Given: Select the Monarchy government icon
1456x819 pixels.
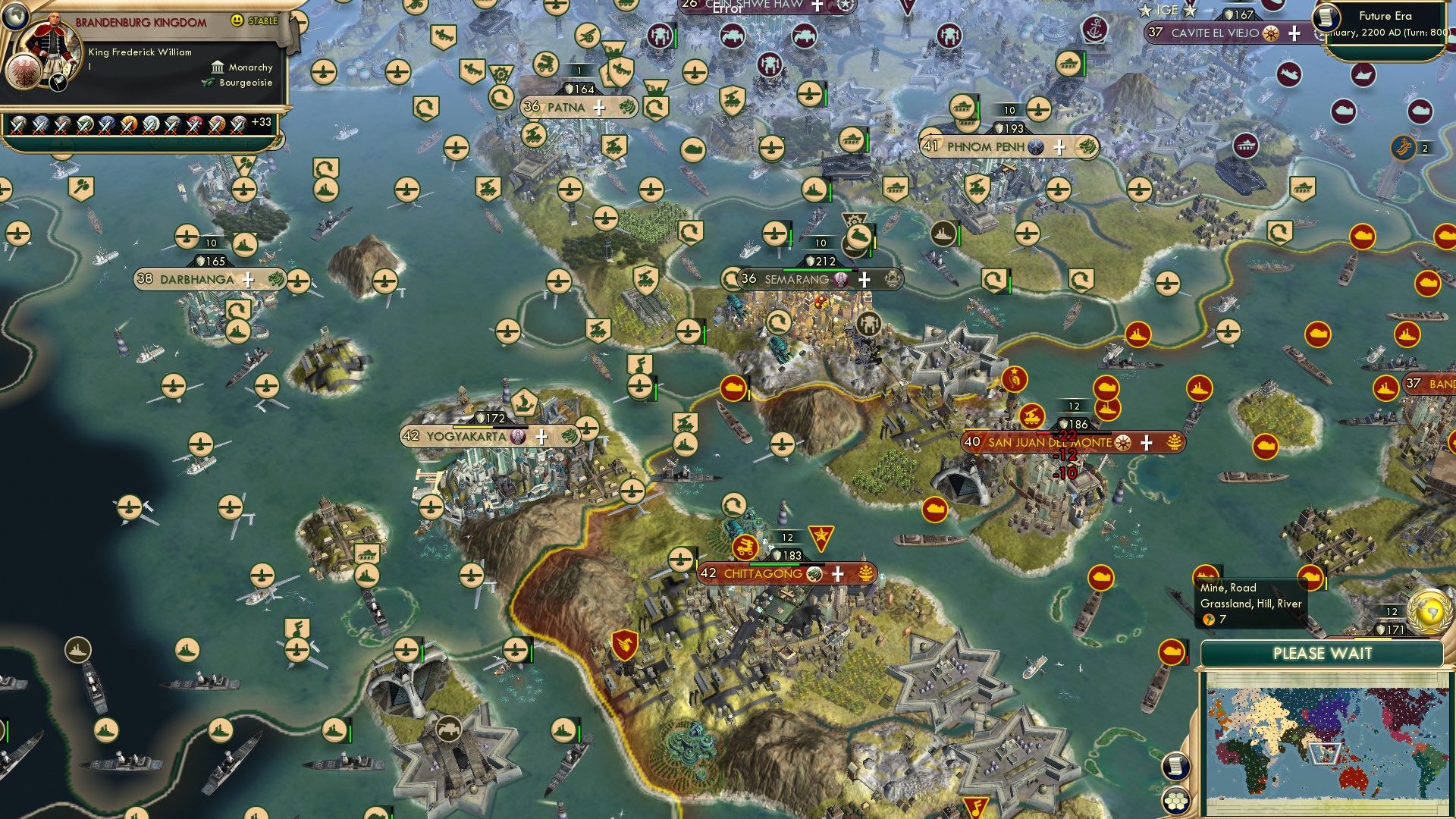Looking at the screenshot, I should click(218, 67).
